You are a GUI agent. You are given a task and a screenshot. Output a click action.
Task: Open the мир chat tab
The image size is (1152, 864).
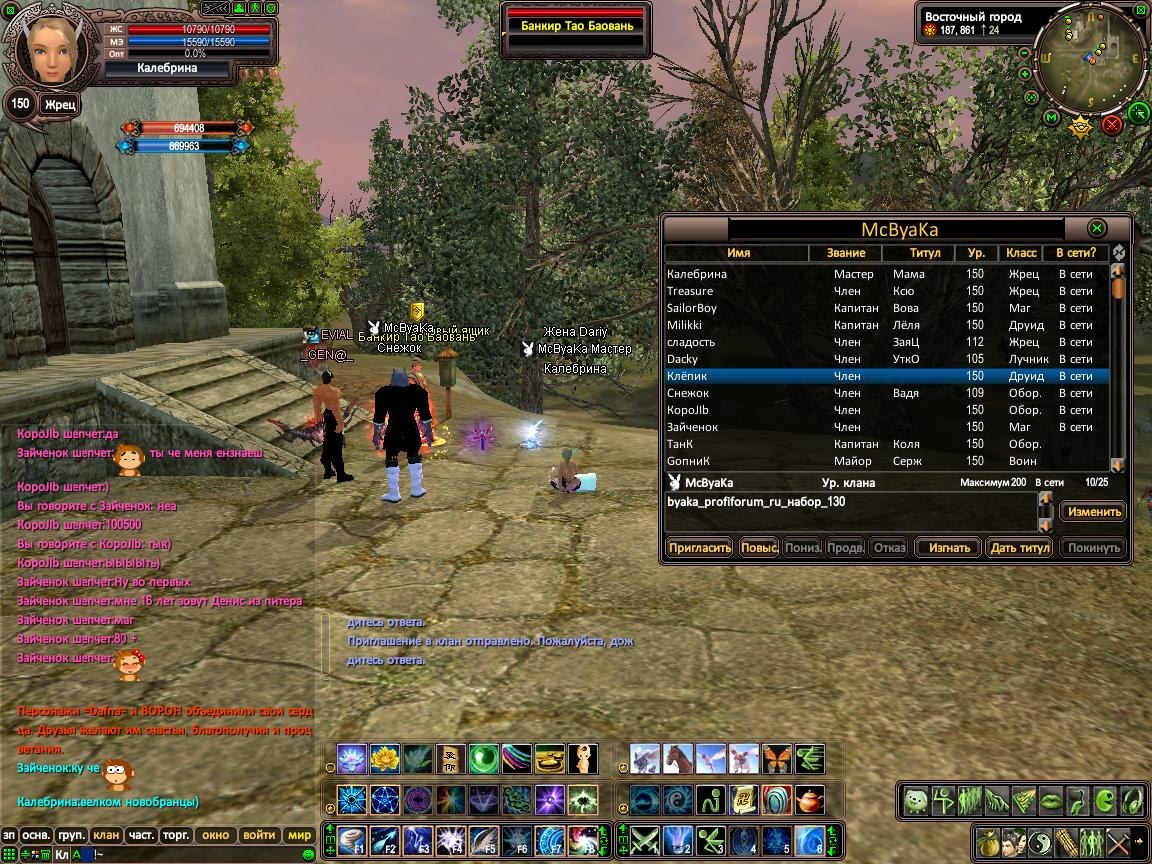click(x=299, y=835)
